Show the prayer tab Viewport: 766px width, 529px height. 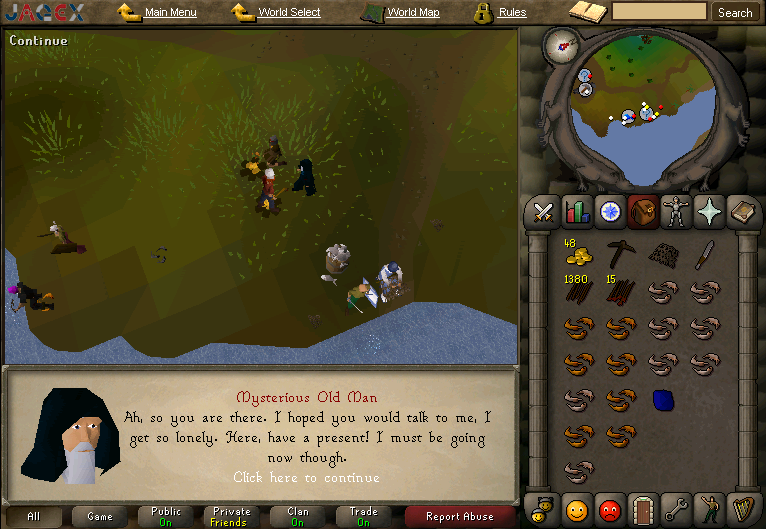[709, 211]
